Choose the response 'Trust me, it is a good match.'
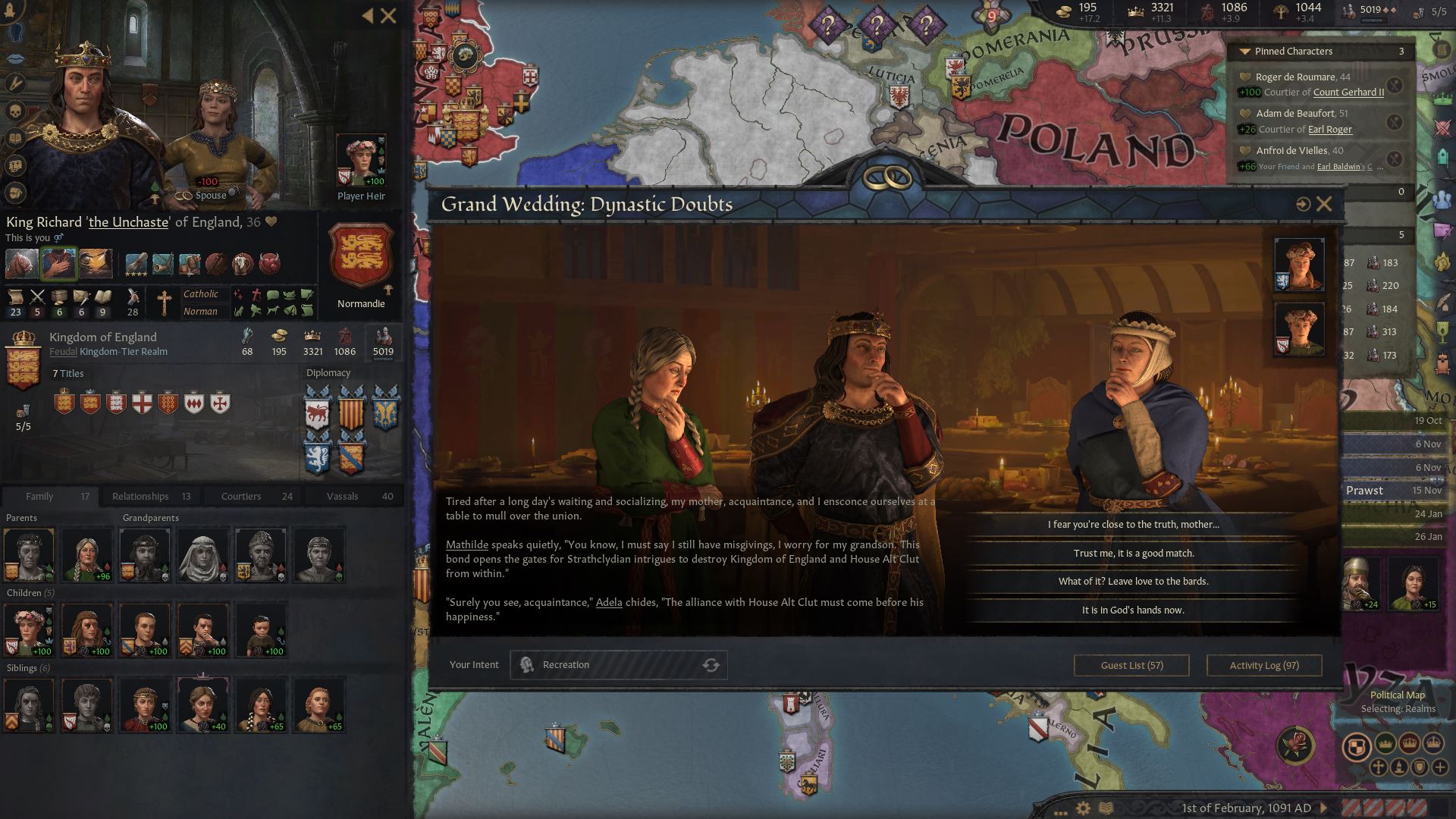The image size is (1456, 819). [x=1133, y=553]
